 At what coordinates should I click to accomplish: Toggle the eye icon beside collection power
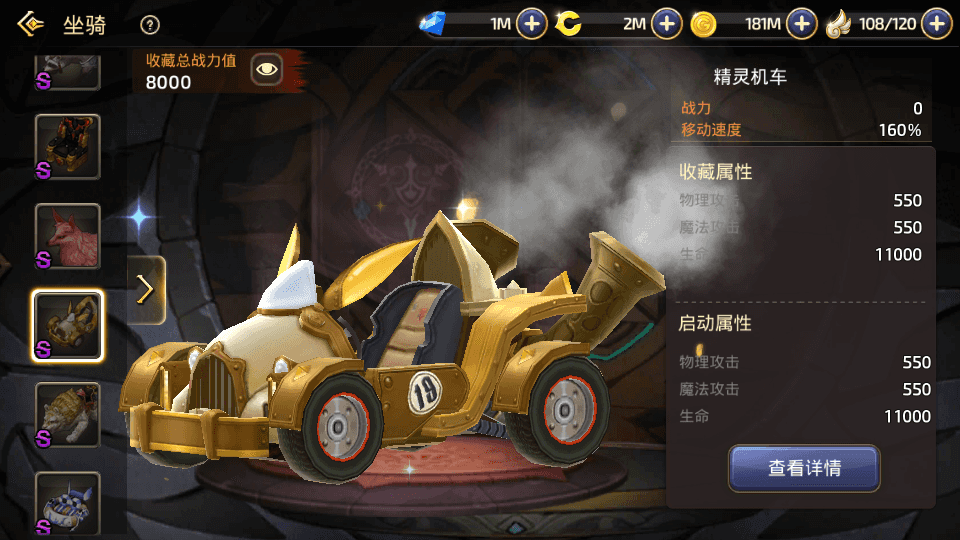coord(267,69)
